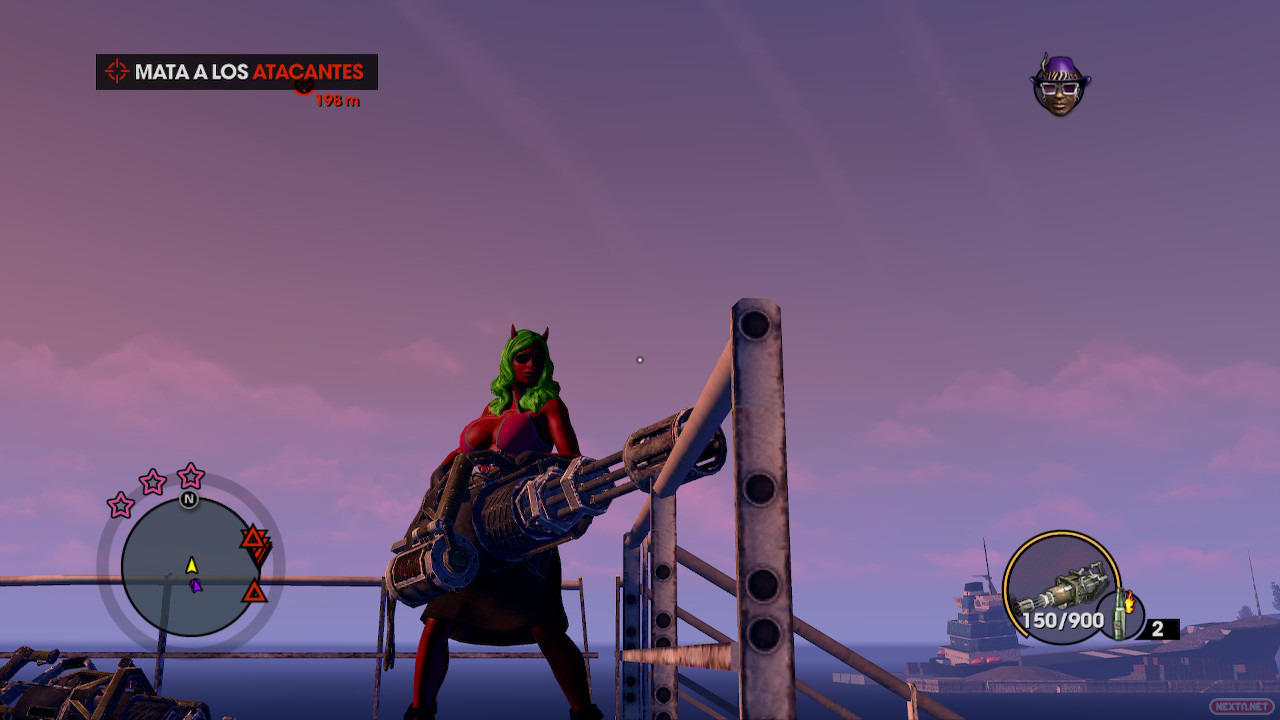The height and width of the screenshot is (720, 1280).
Task: Click the Mata a los Atacantes objective tracker
Action: click(237, 72)
